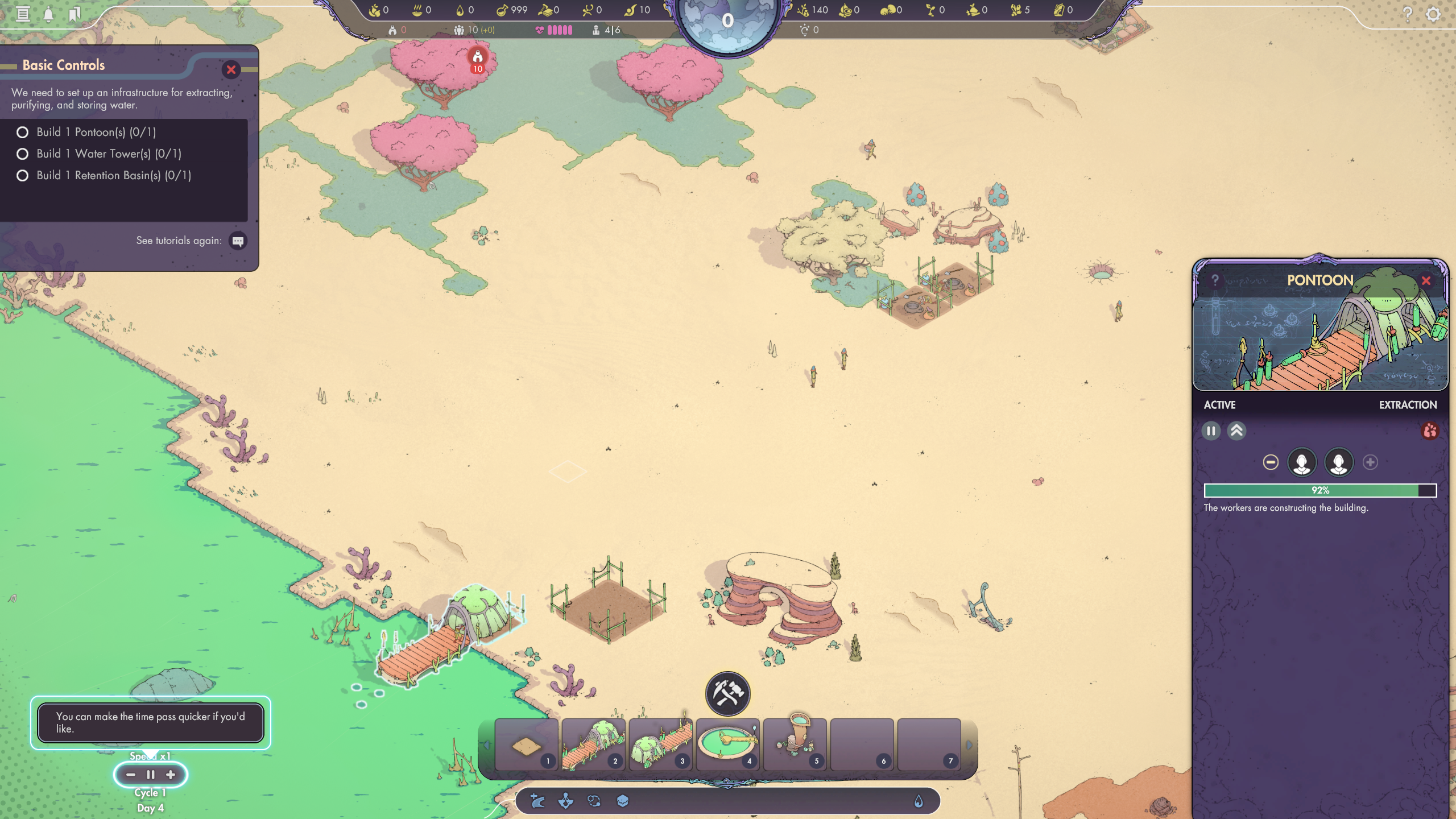The width and height of the screenshot is (1456, 819).
Task: Open the Pontoon help question mark
Action: (x=1215, y=280)
